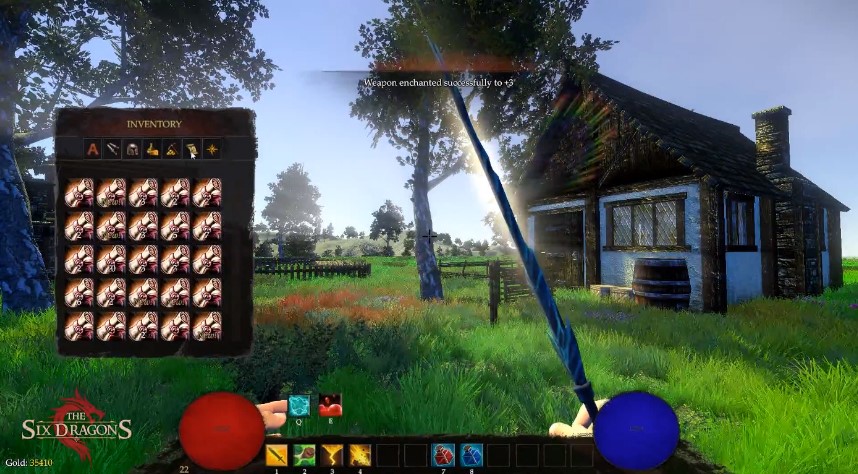
Task: Show the potion and consumables tab
Action: (152, 150)
